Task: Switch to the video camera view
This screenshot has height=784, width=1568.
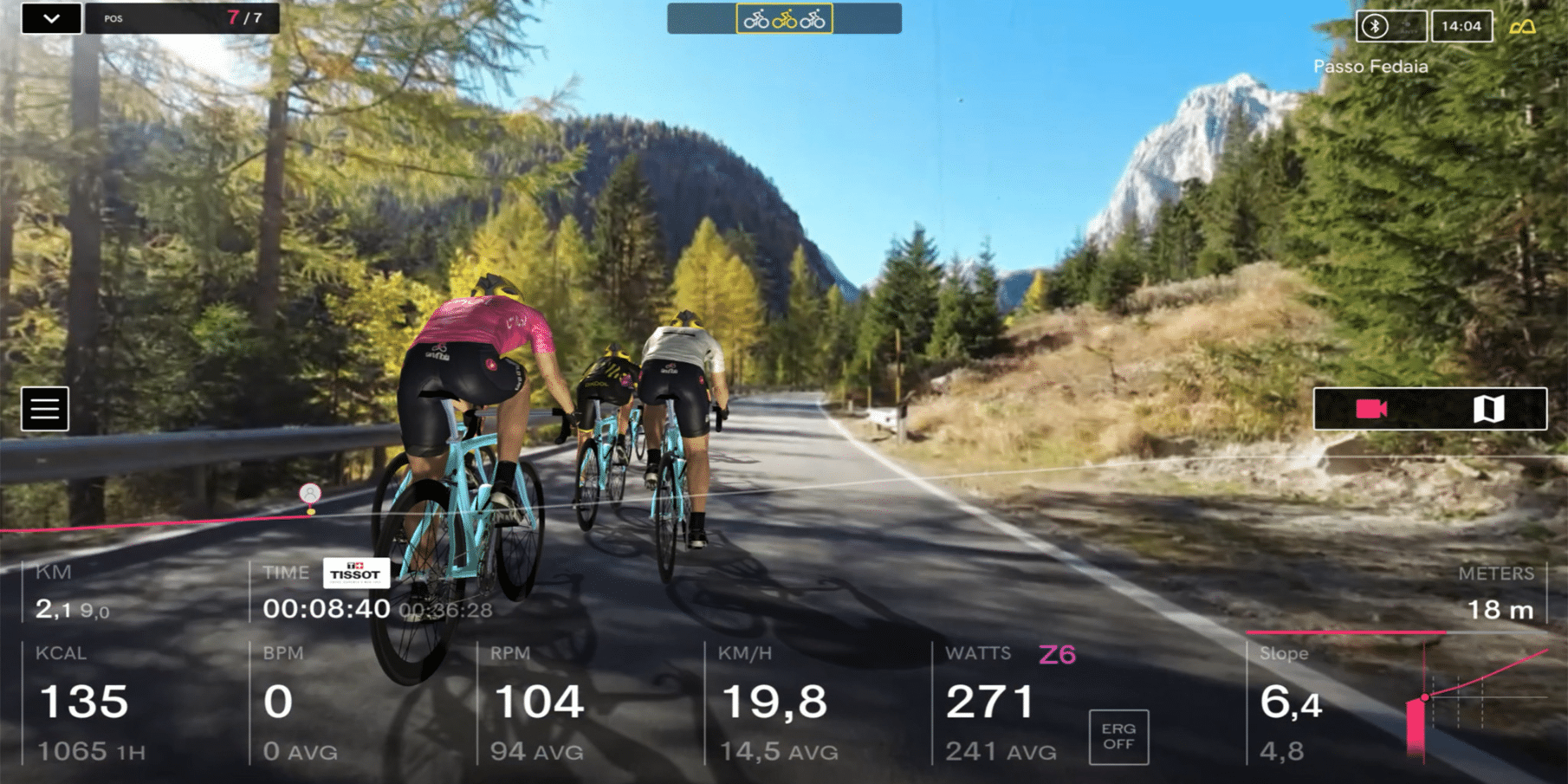Action: (x=1371, y=409)
